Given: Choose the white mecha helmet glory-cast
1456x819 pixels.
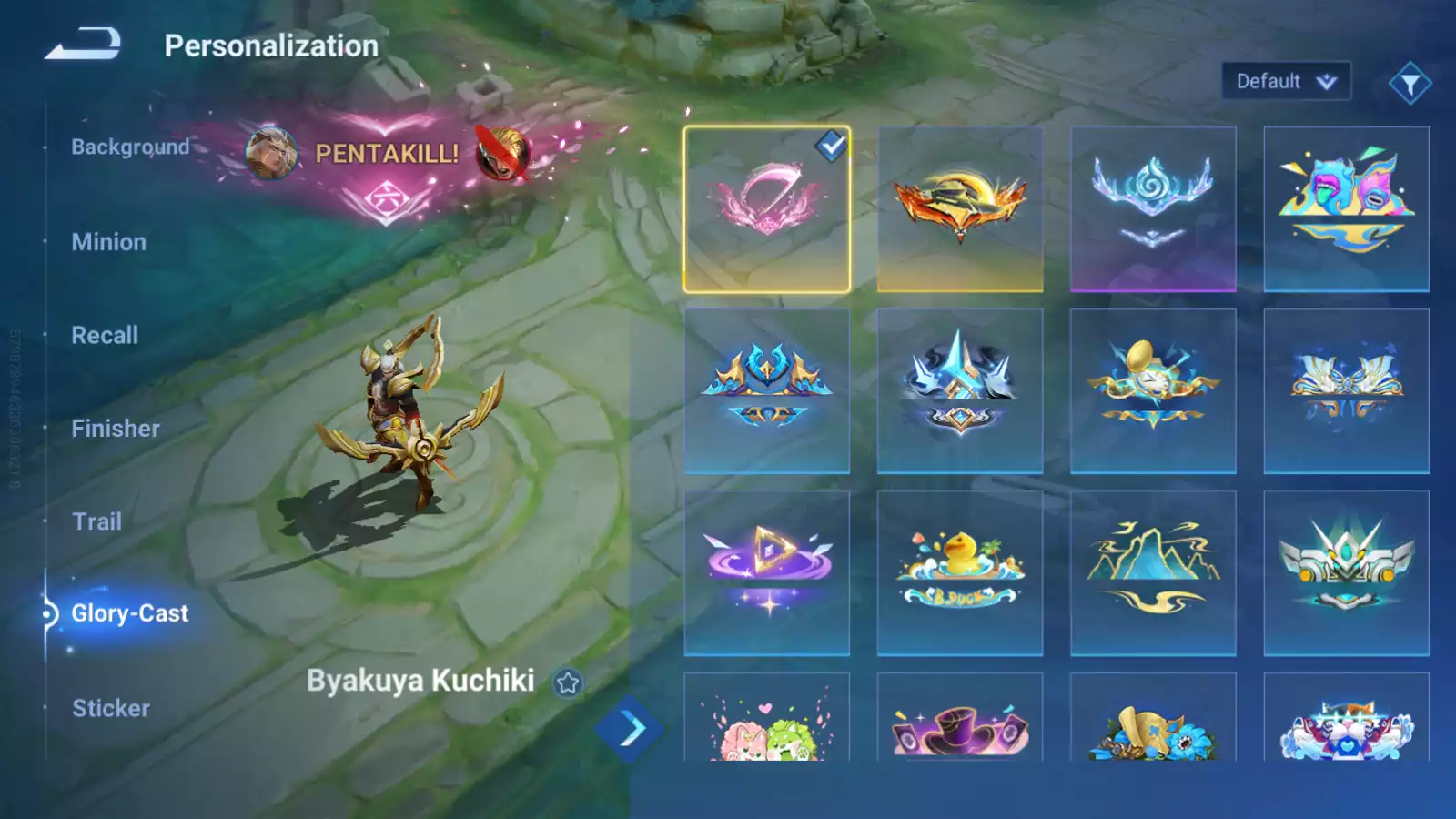Looking at the screenshot, I should click(1346, 573).
